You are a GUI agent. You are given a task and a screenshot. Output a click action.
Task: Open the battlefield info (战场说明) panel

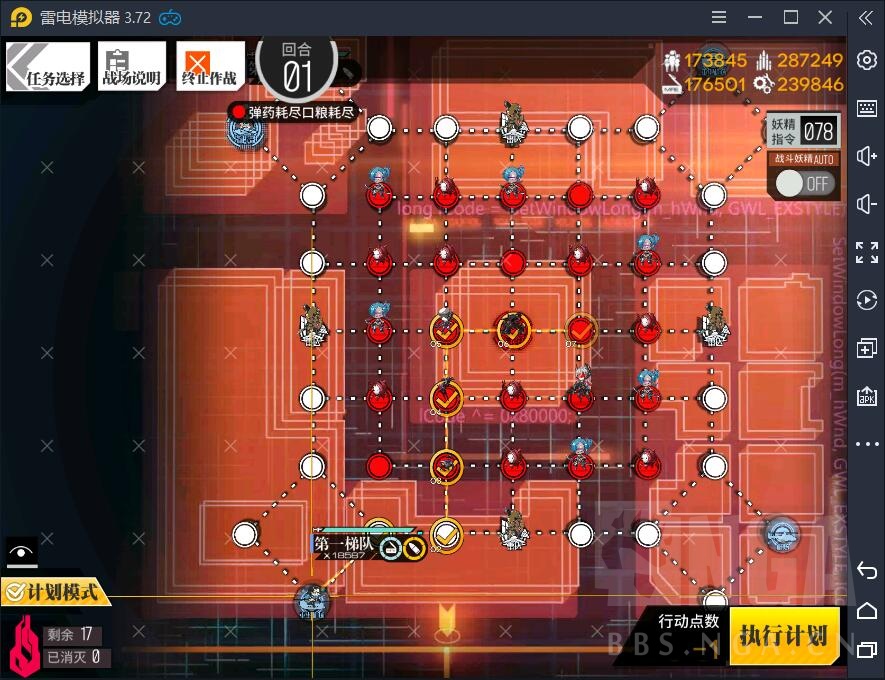[131, 67]
